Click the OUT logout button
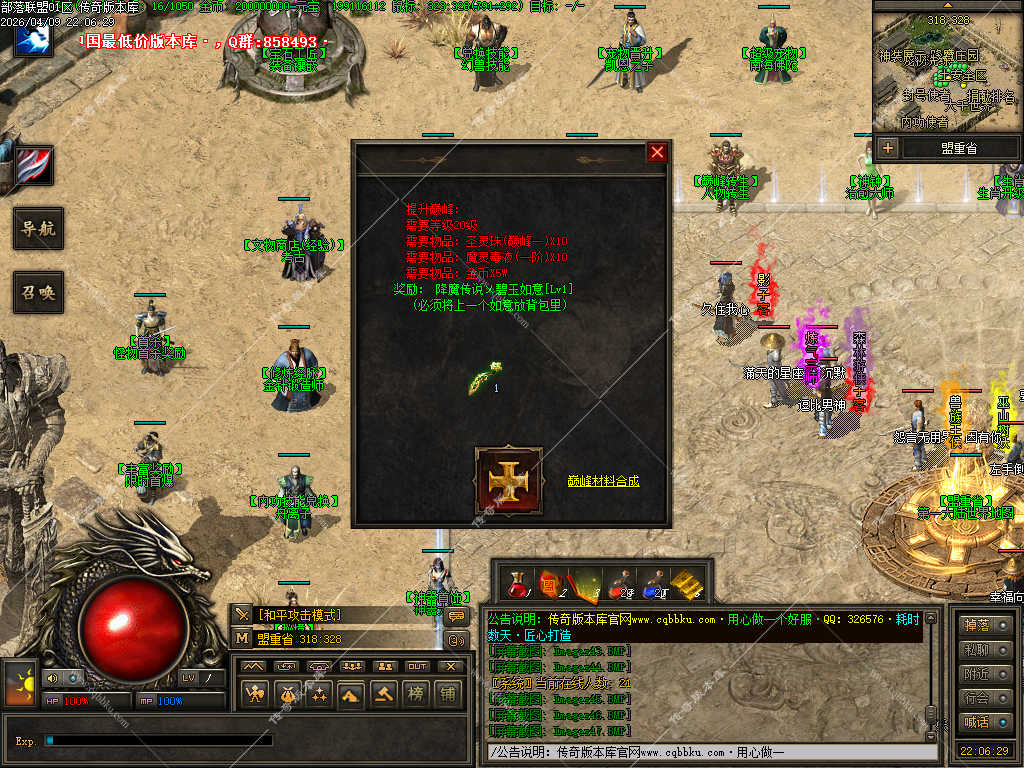This screenshot has width=1024, height=768. click(417, 666)
